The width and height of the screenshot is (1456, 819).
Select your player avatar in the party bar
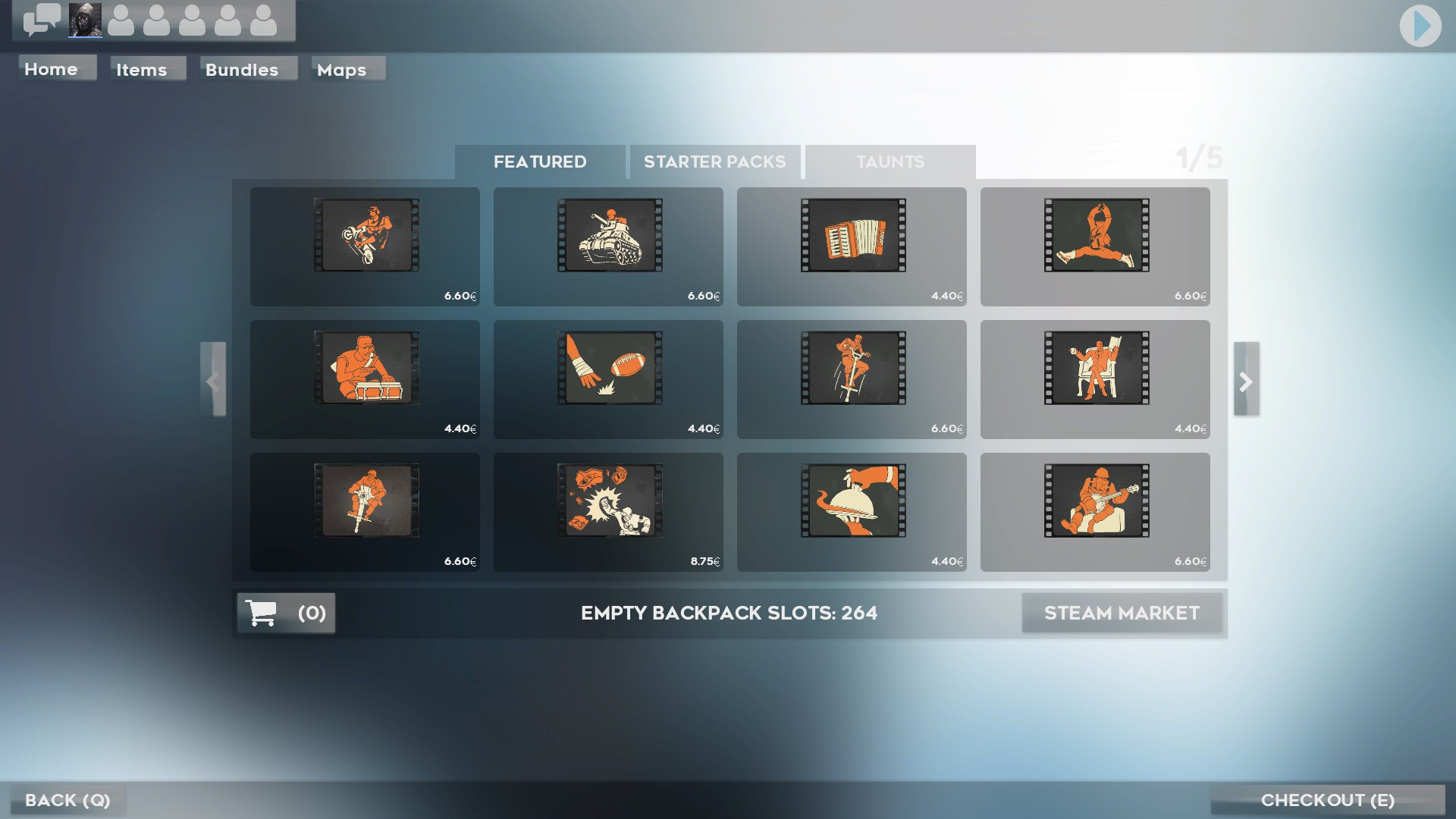(x=83, y=20)
